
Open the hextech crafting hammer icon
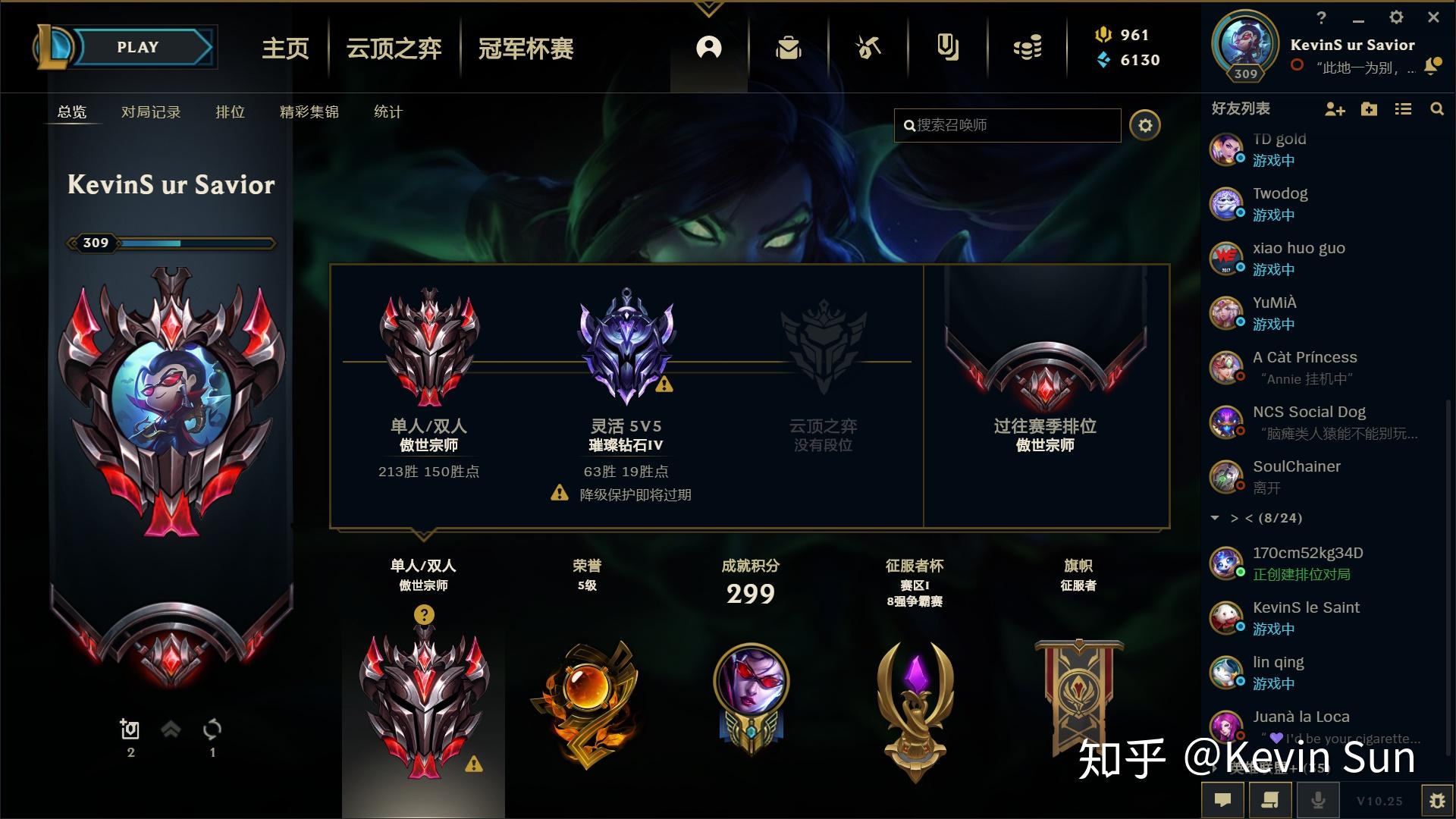868,47
